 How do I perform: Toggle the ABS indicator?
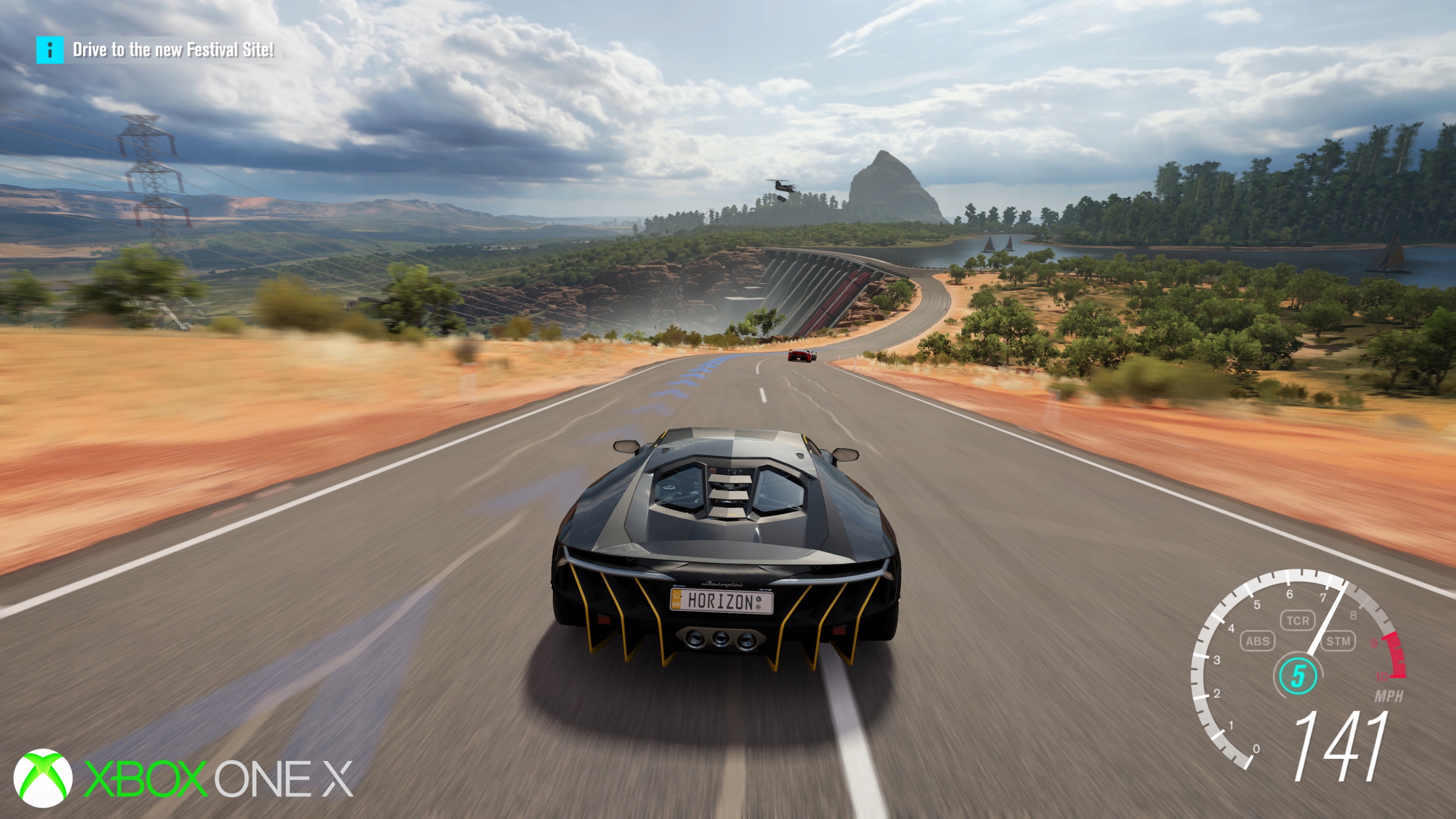coord(1258,642)
